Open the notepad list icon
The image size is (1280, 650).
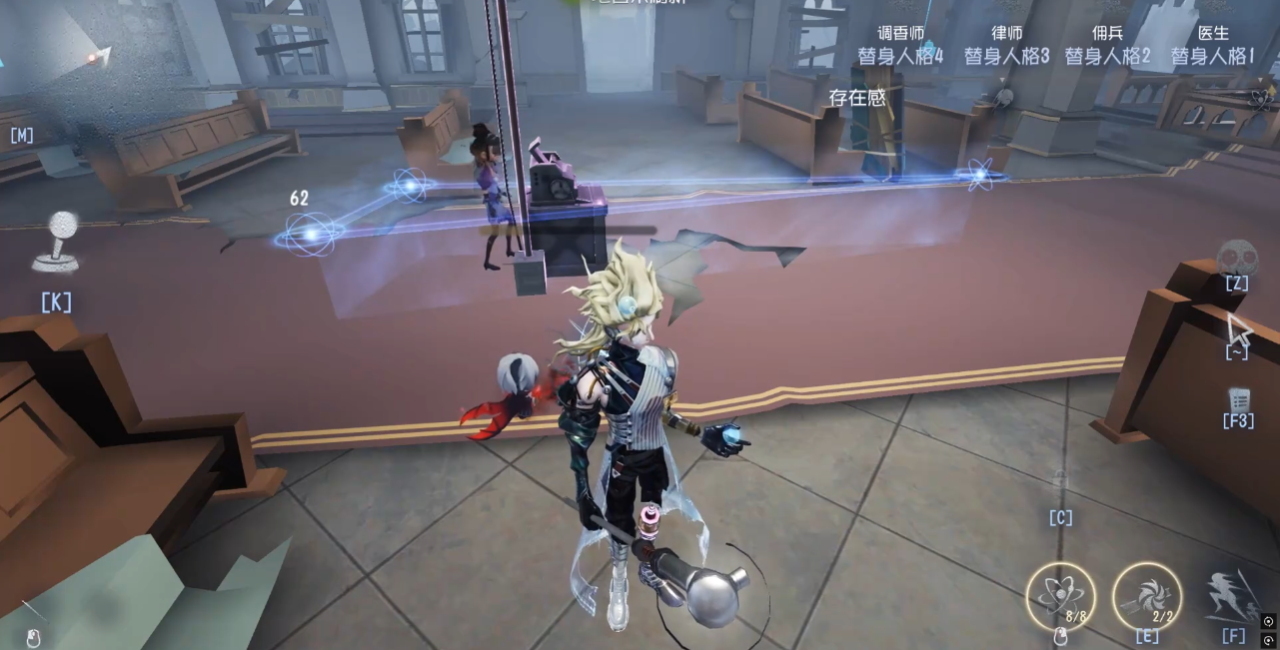(x=1238, y=399)
